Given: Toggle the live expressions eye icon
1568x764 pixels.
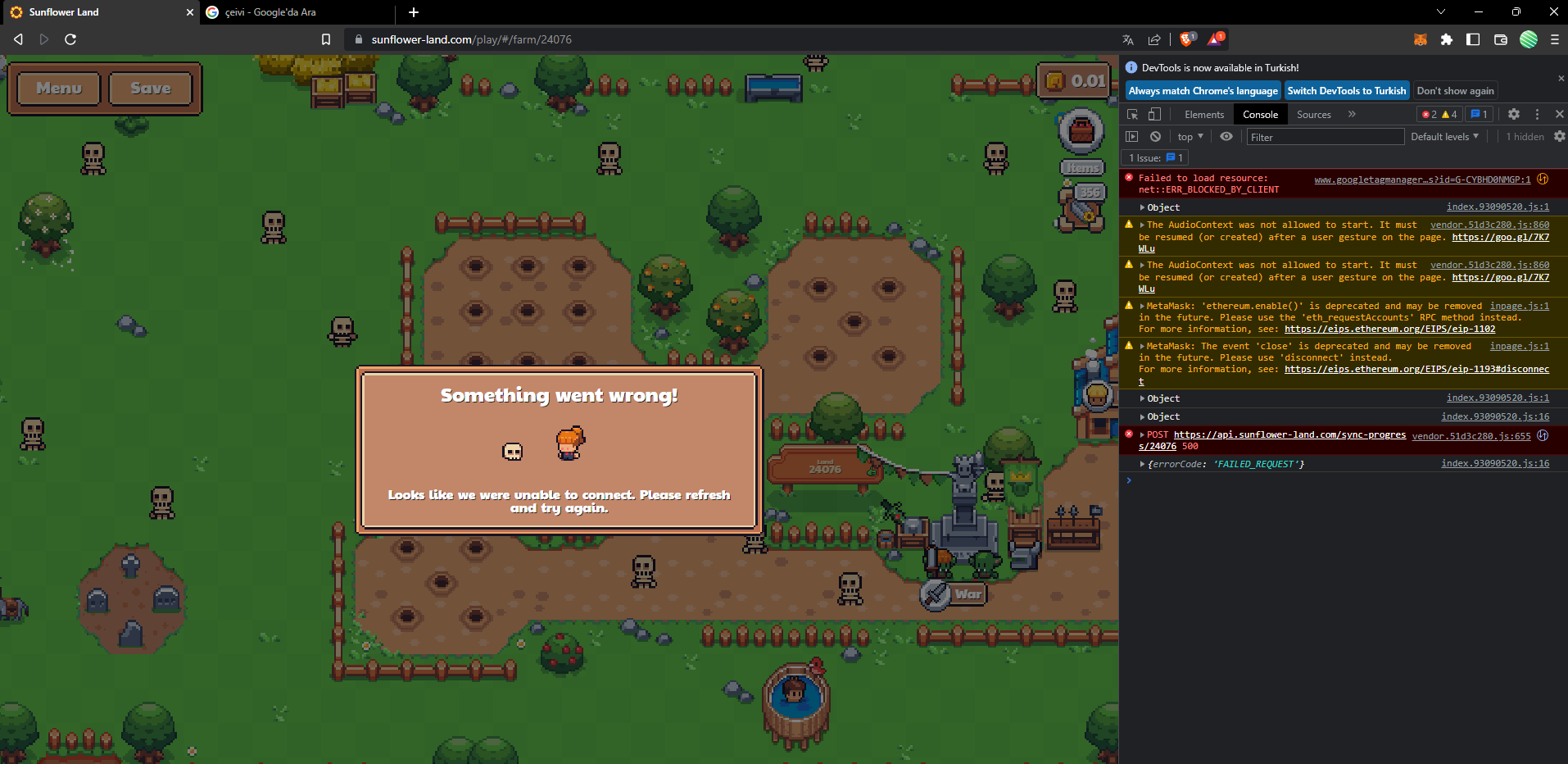Looking at the screenshot, I should [1226, 136].
